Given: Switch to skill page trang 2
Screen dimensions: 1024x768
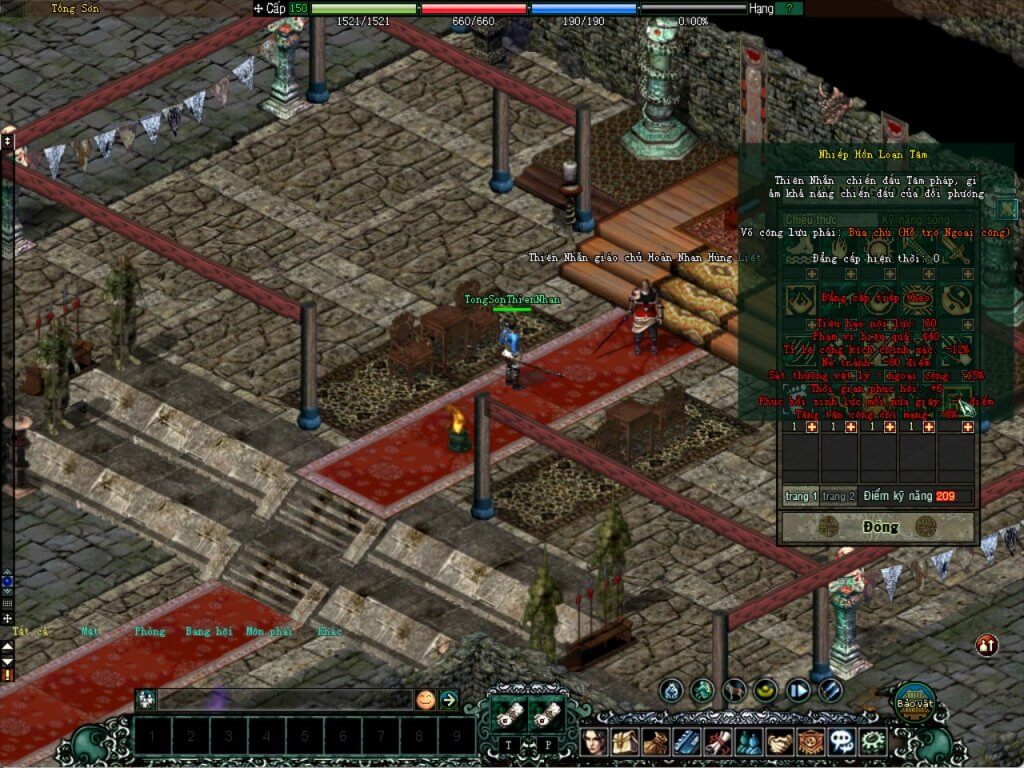Looking at the screenshot, I should tap(839, 496).
